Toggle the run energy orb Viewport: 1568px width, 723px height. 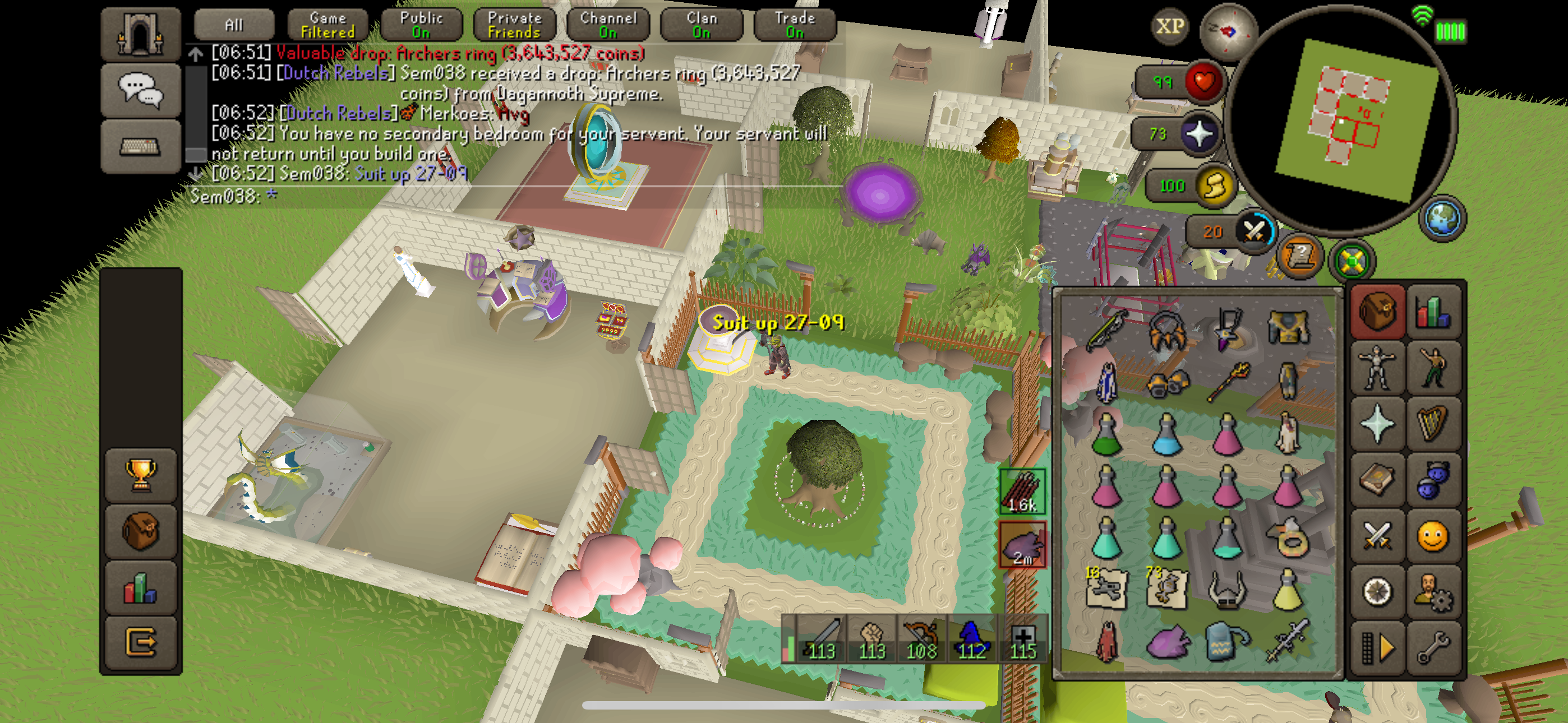coord(1214,186)
